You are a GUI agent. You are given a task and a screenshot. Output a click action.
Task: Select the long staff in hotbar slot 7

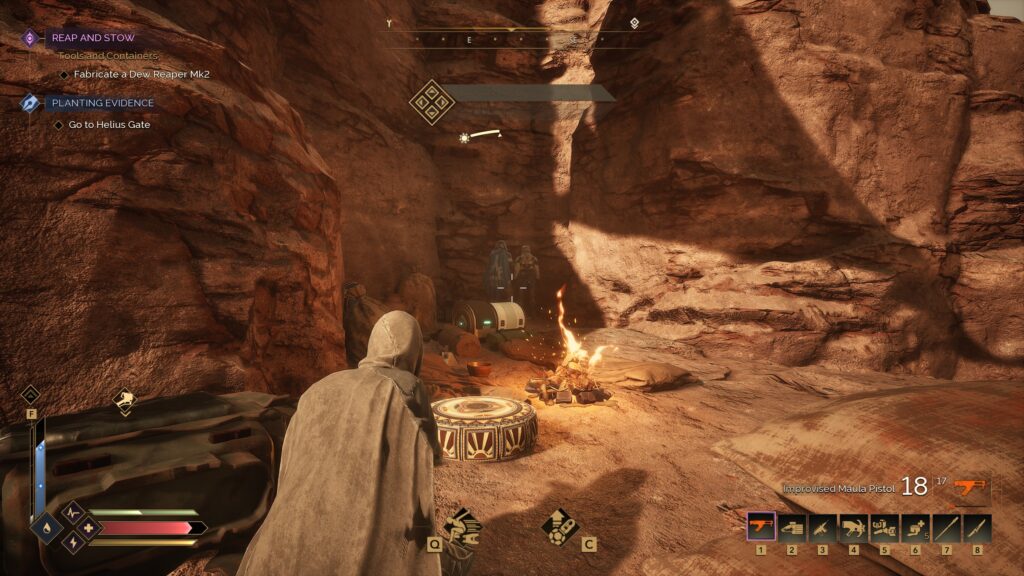click(x=946, y=526)
